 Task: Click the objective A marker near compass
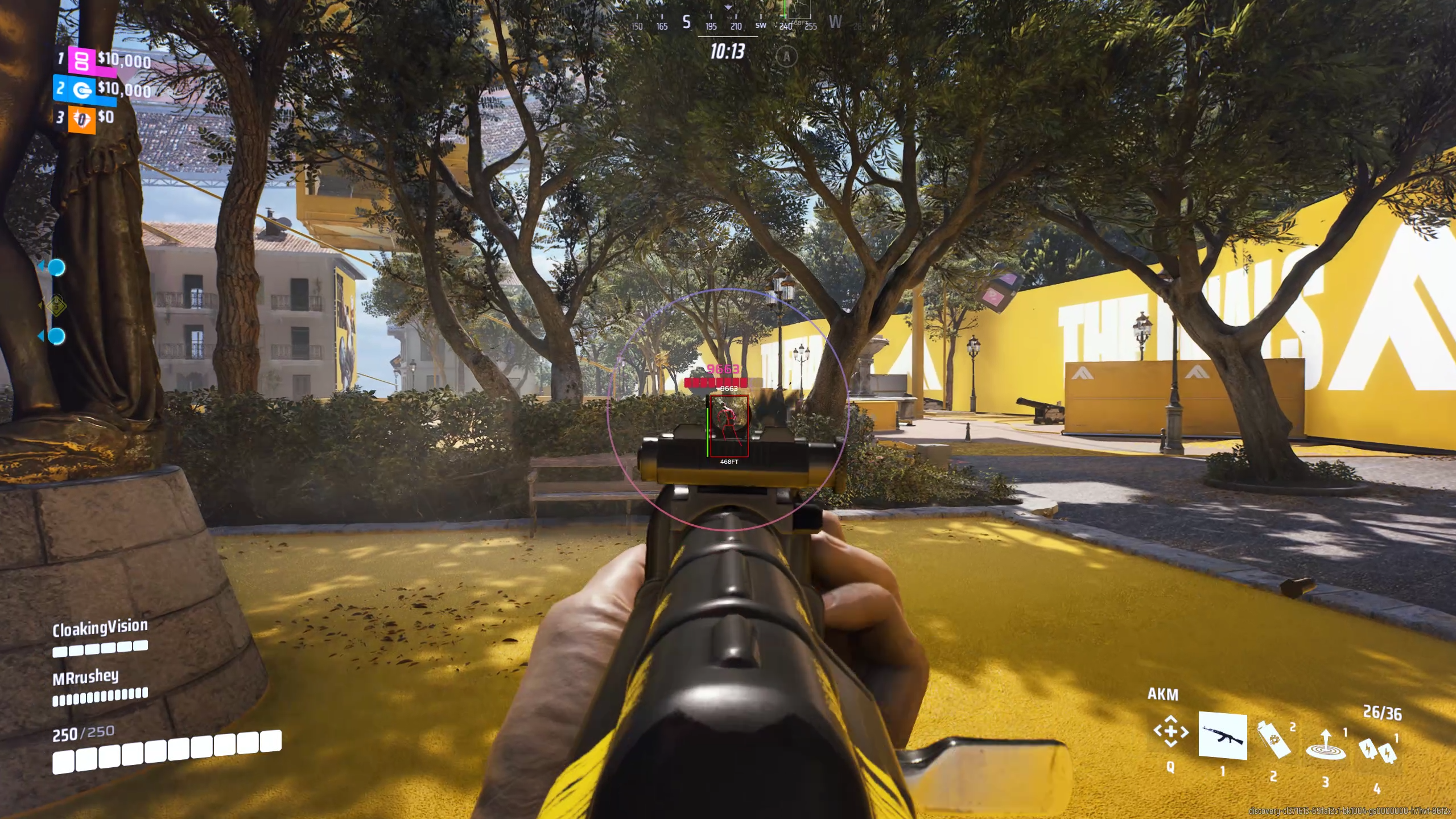786,56
